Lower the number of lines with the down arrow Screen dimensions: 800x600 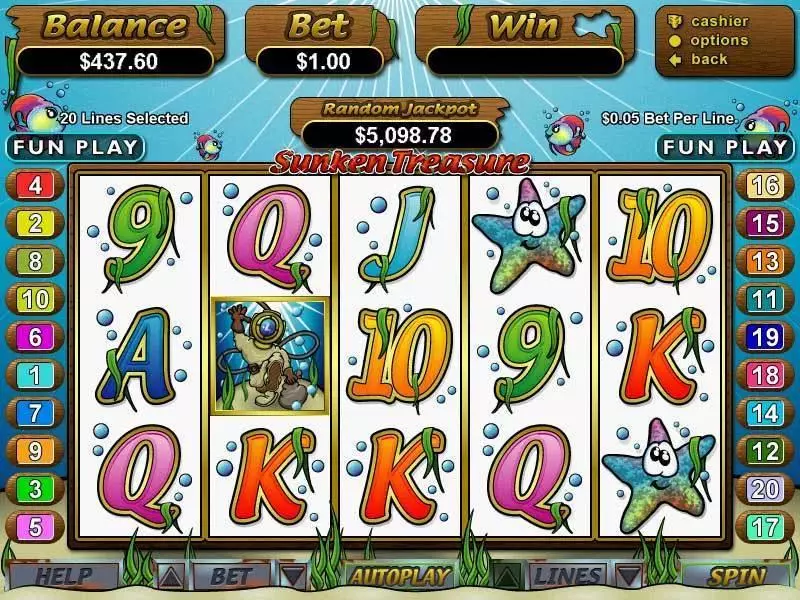pos(627,576)
